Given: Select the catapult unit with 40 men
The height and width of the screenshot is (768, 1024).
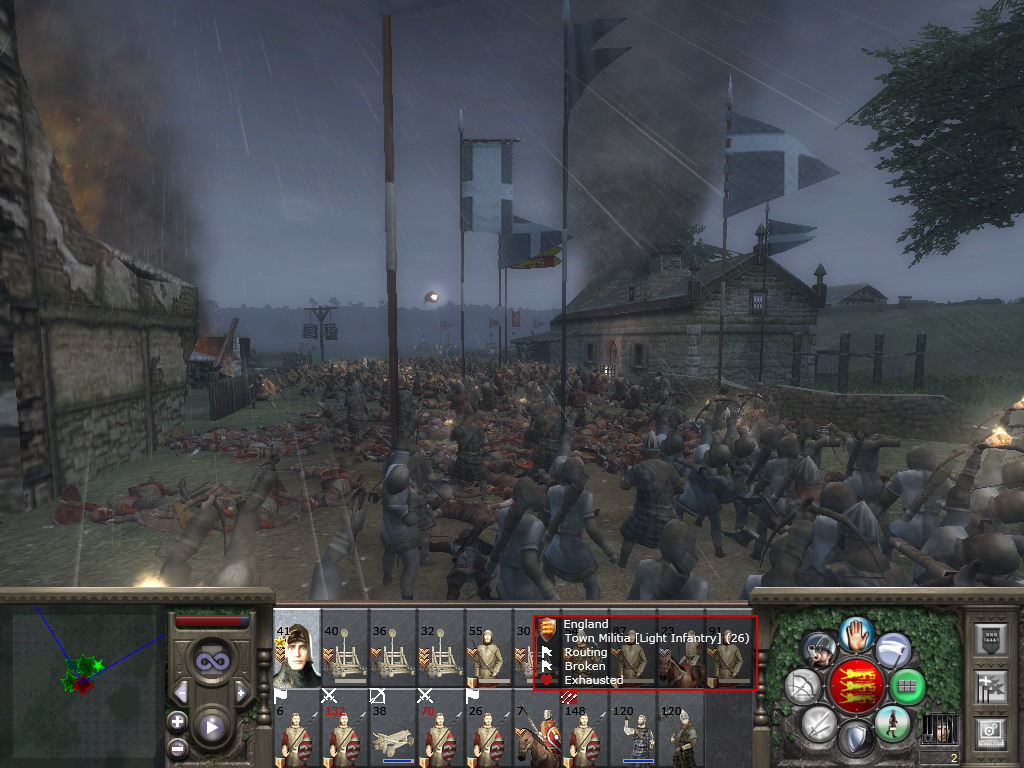Looking at the screenshot, I should (345, 650).
